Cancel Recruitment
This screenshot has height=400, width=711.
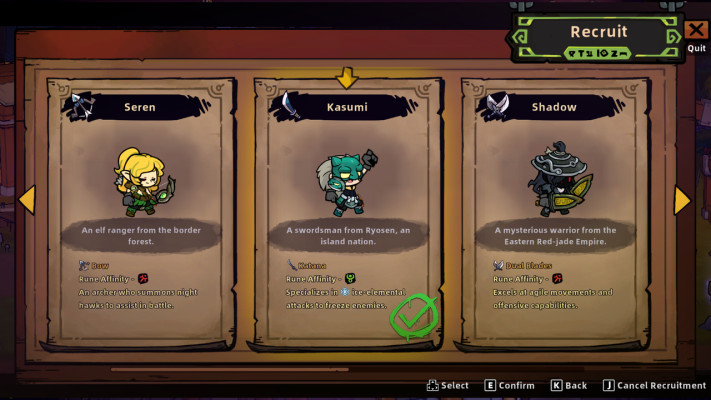pyautogui.click(x=654, y=385)
